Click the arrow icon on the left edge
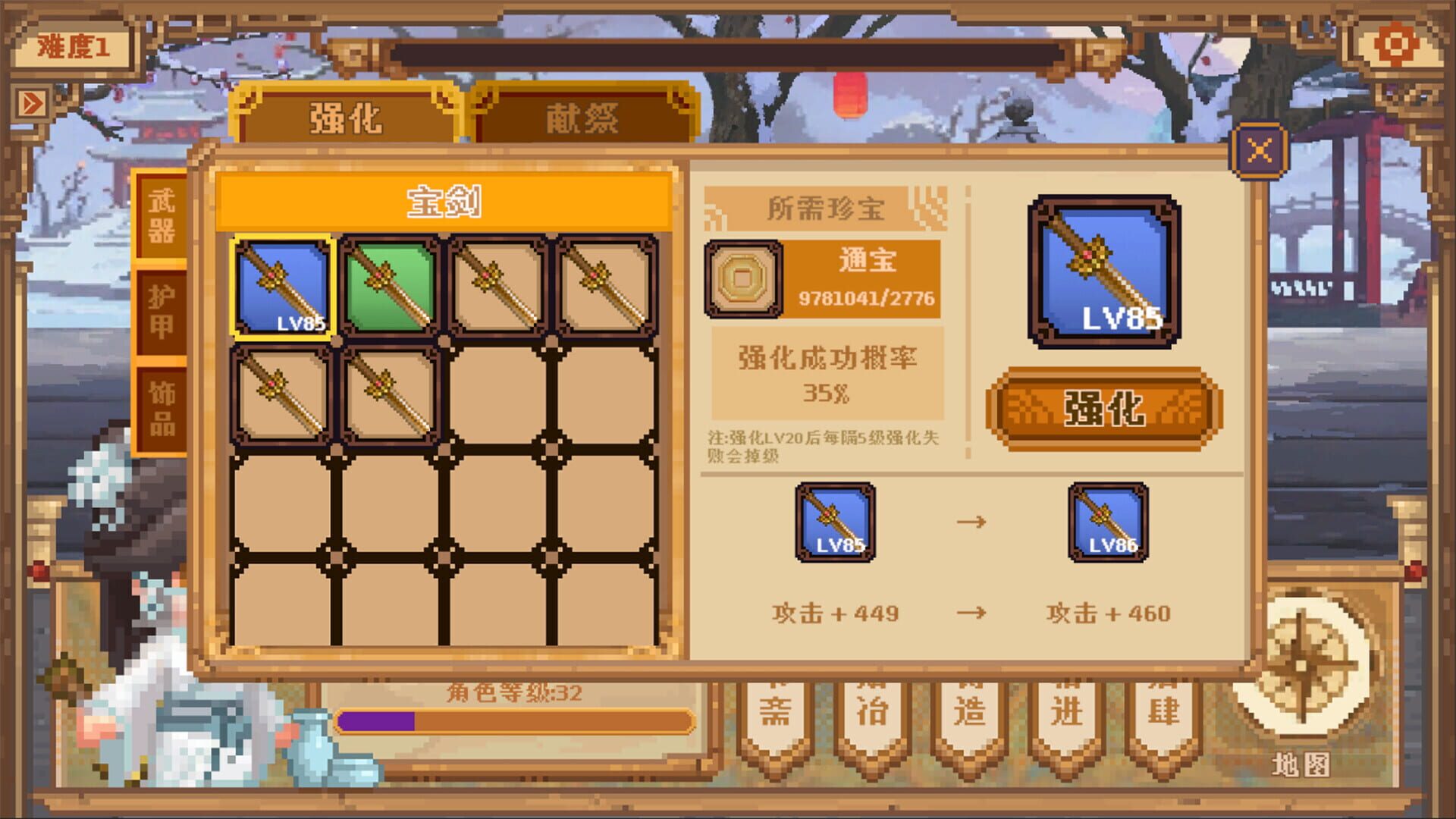This screenshot has height=819, width=1456. (32, 100)
